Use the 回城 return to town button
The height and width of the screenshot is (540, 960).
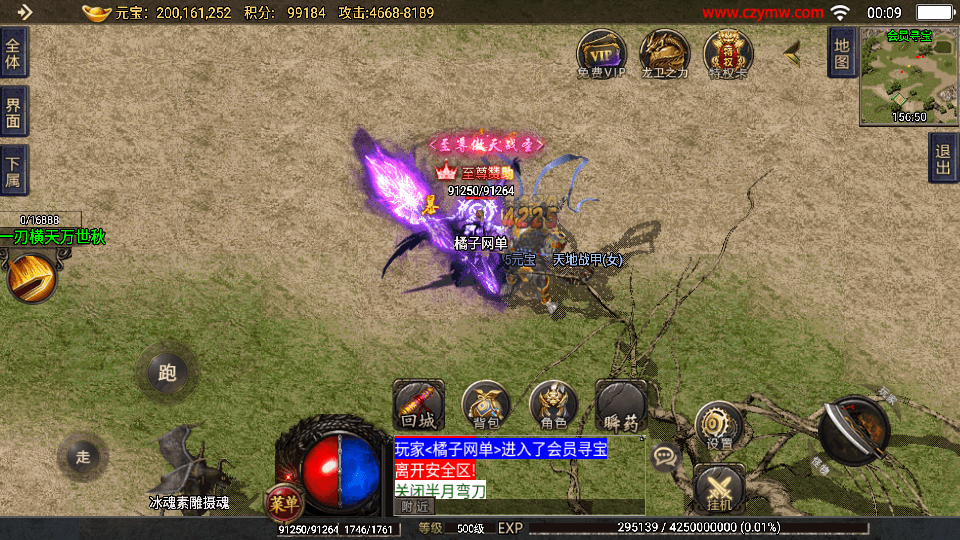point(417,405)
